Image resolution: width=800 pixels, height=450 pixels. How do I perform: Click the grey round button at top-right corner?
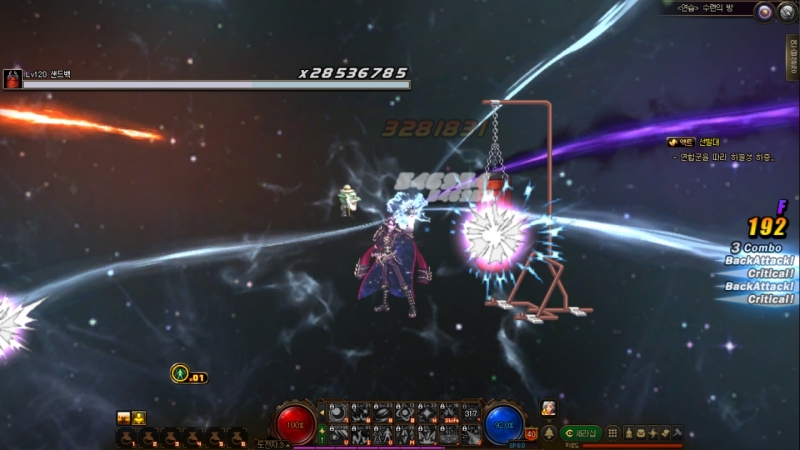pyautogui.click(x=786, y=11)
